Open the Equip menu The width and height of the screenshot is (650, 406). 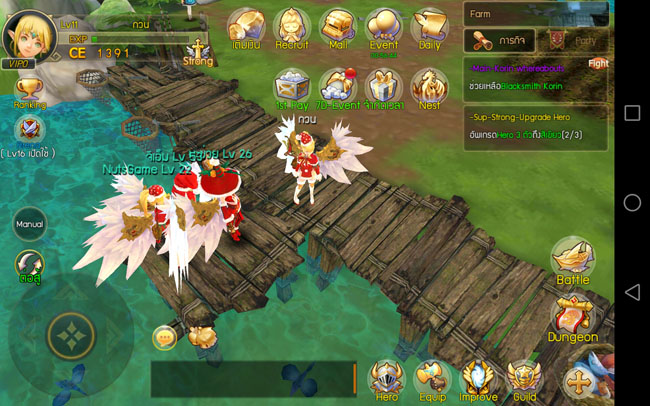(432, 381)
